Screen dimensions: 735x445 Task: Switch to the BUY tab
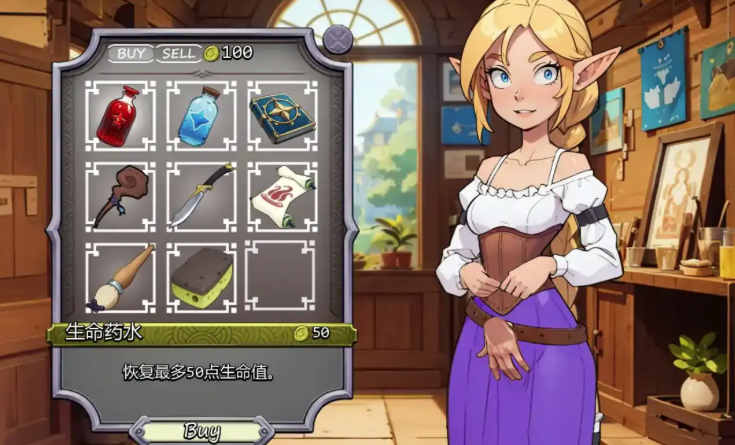click(x=132, y=53)
